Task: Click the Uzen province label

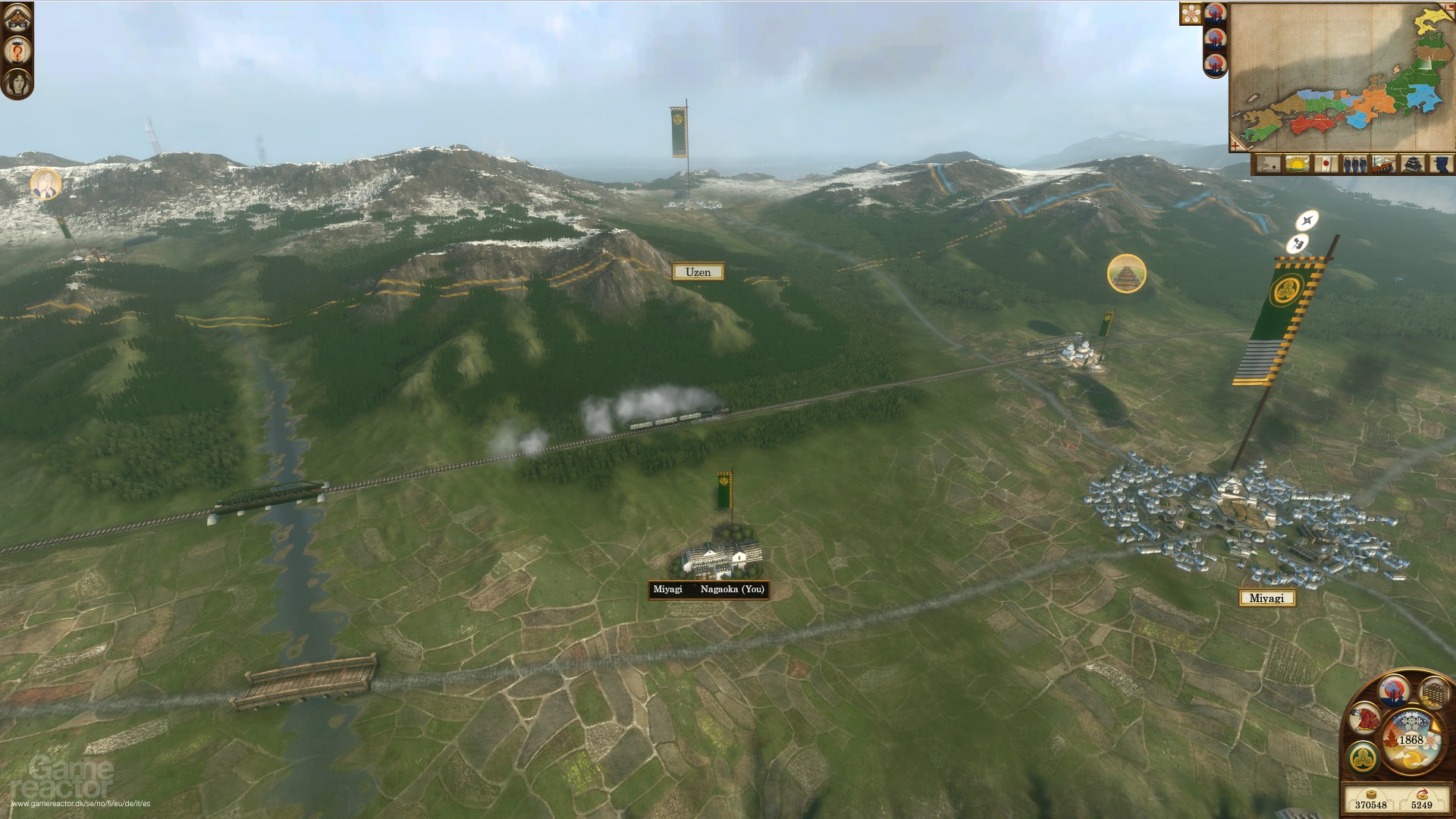Action: 698,271
